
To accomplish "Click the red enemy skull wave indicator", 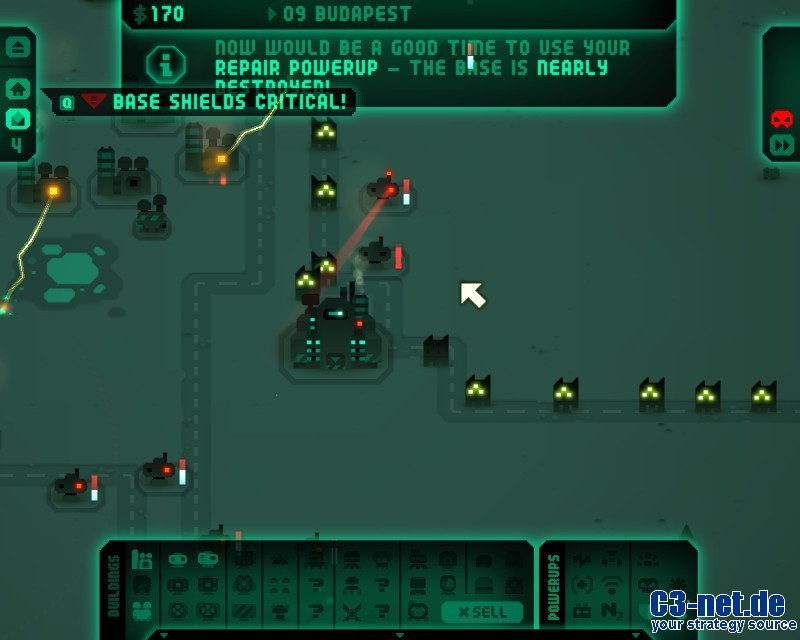I will coord(782,119).
